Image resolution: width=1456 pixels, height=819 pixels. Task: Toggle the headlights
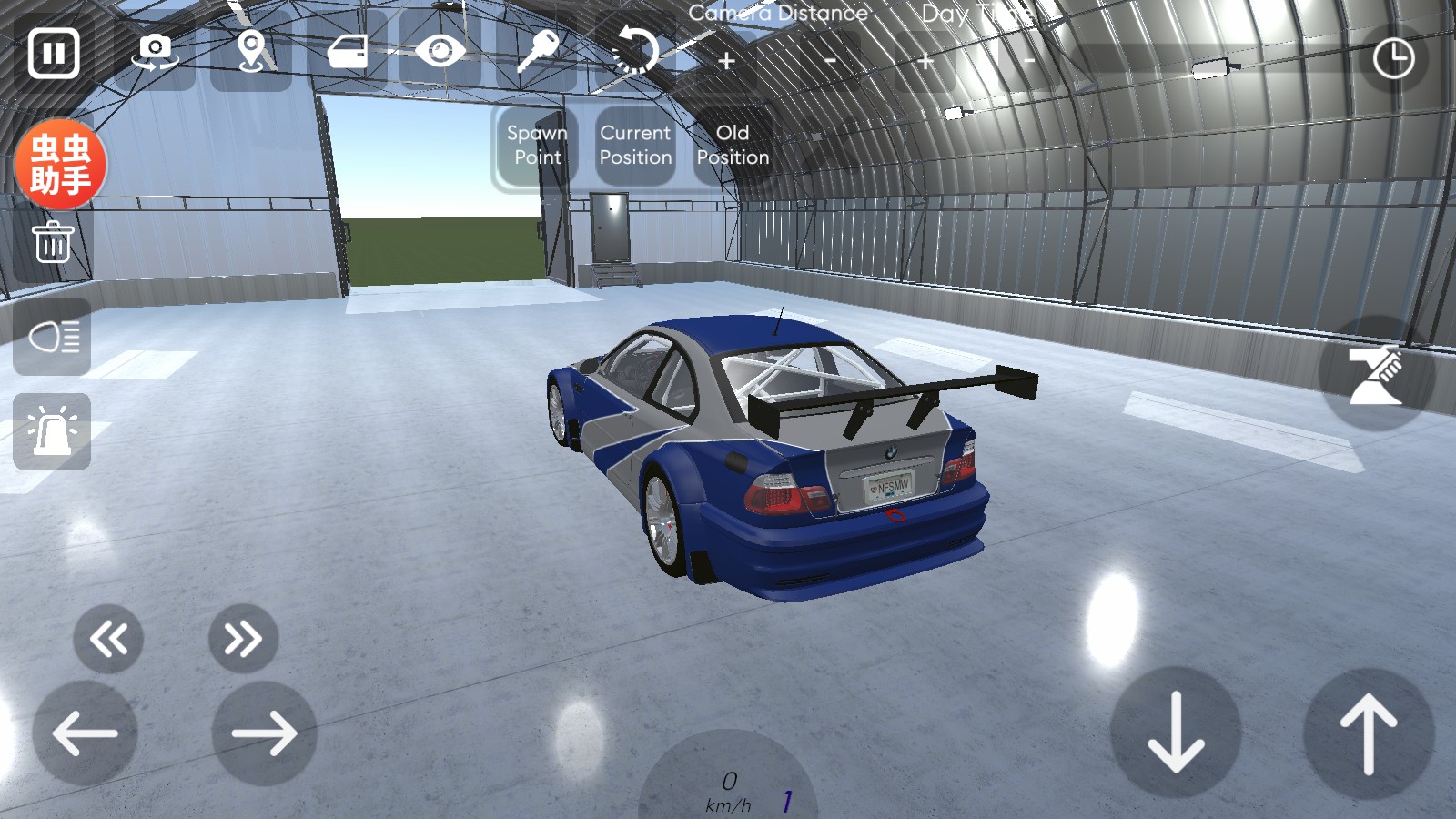[53, 338]
